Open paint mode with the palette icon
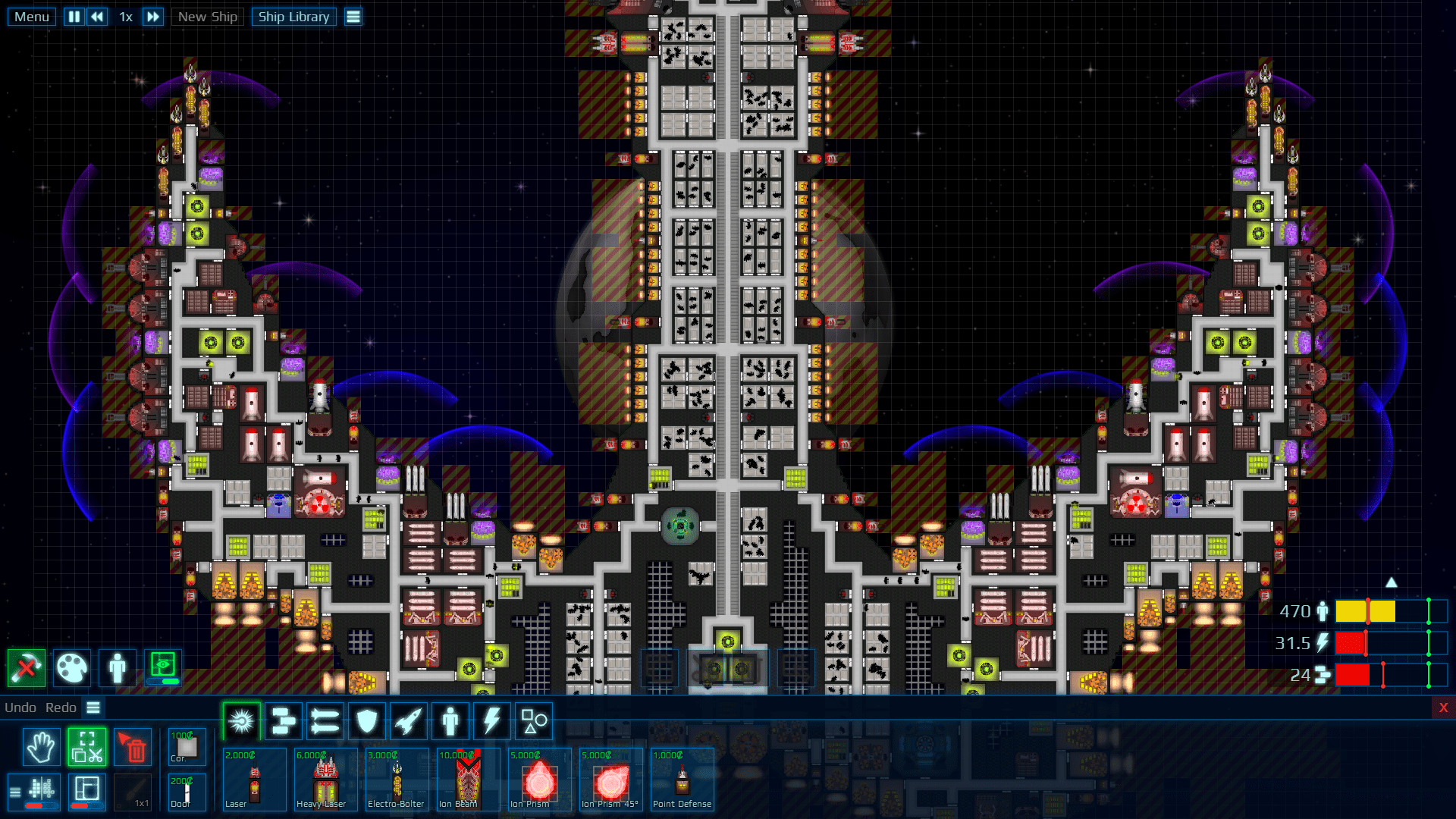The height and width of the screenshot is (819, 1456). point(72,668)
